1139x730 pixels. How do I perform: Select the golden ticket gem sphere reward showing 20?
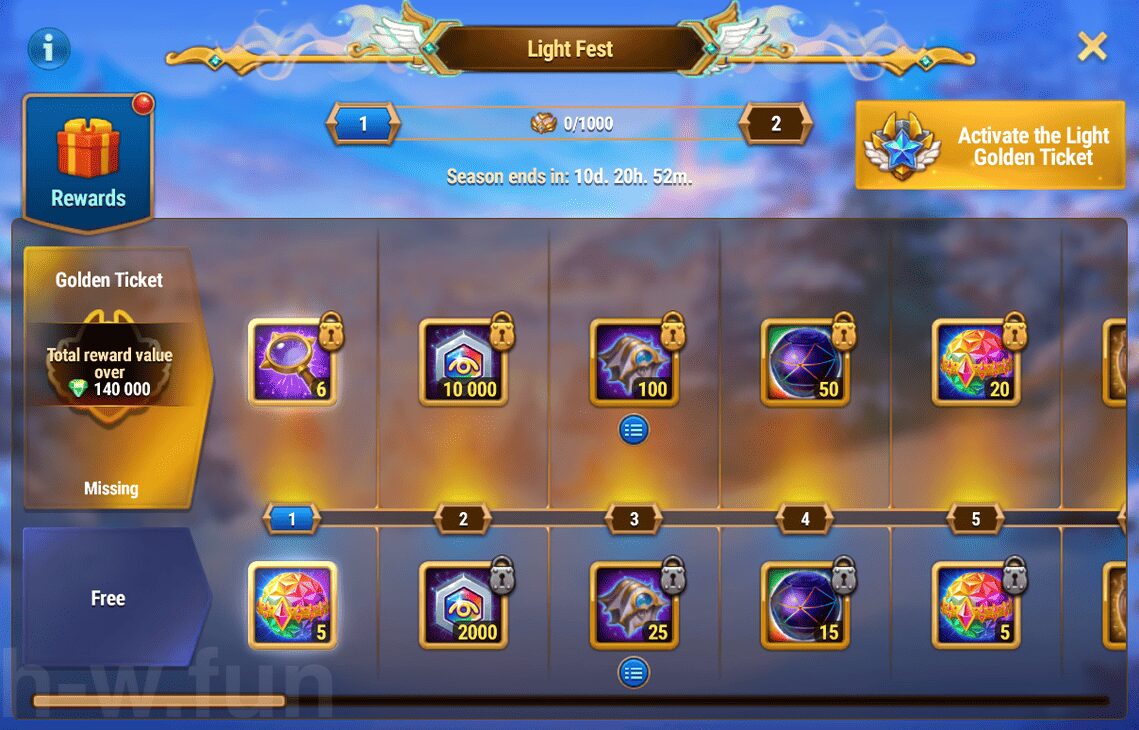tap(976, 362)
